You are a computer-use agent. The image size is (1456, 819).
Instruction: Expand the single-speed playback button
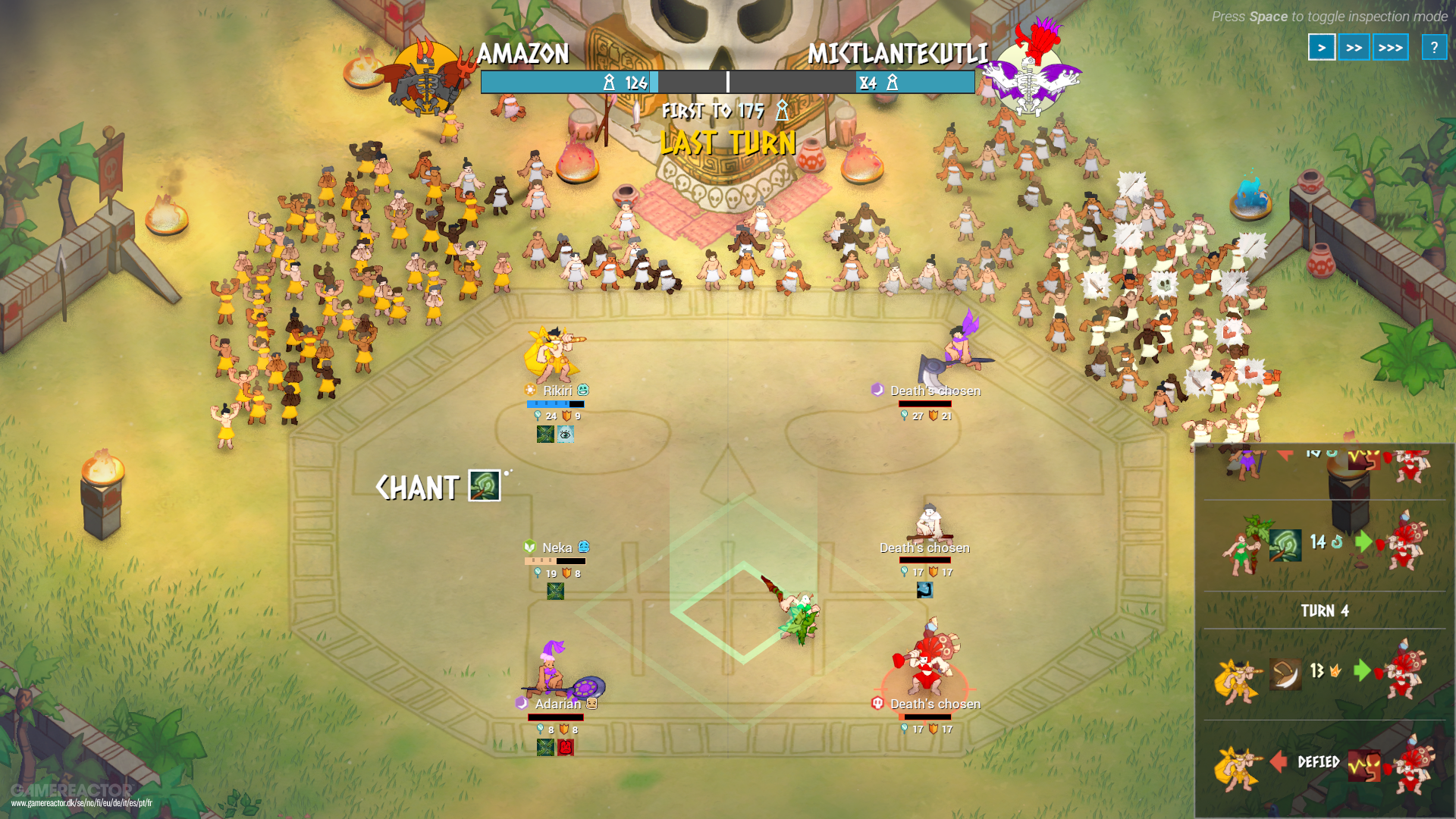point(1322,47)
